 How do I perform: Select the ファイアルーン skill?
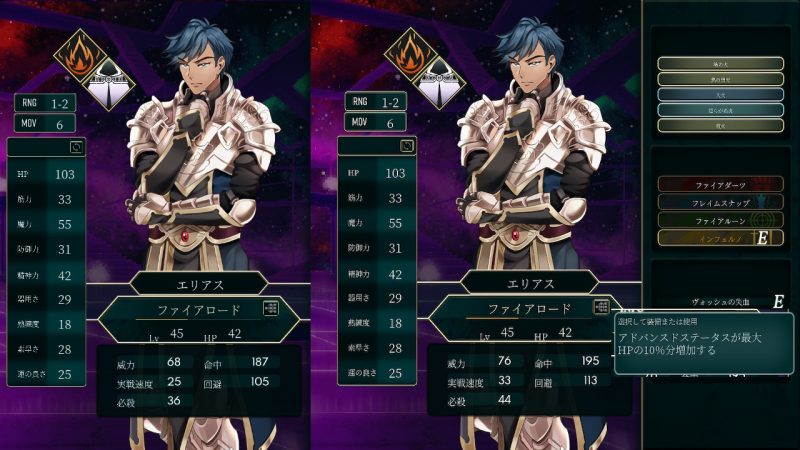pos(720,220)
